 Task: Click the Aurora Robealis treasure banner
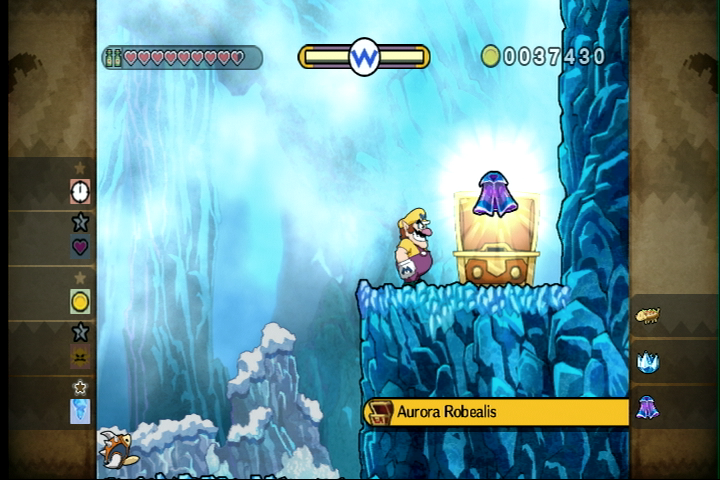pyautogui.click(x=496, y=412)
